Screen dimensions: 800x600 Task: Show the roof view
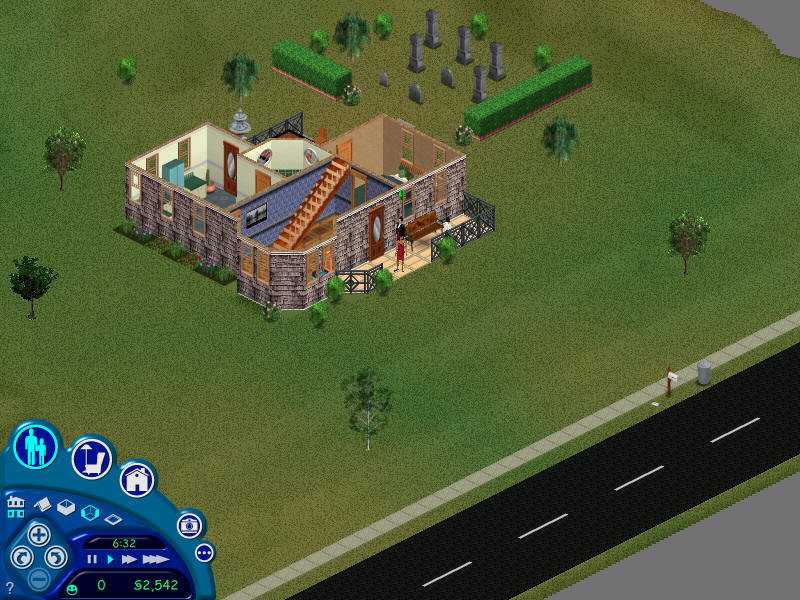tap(41, 505)
